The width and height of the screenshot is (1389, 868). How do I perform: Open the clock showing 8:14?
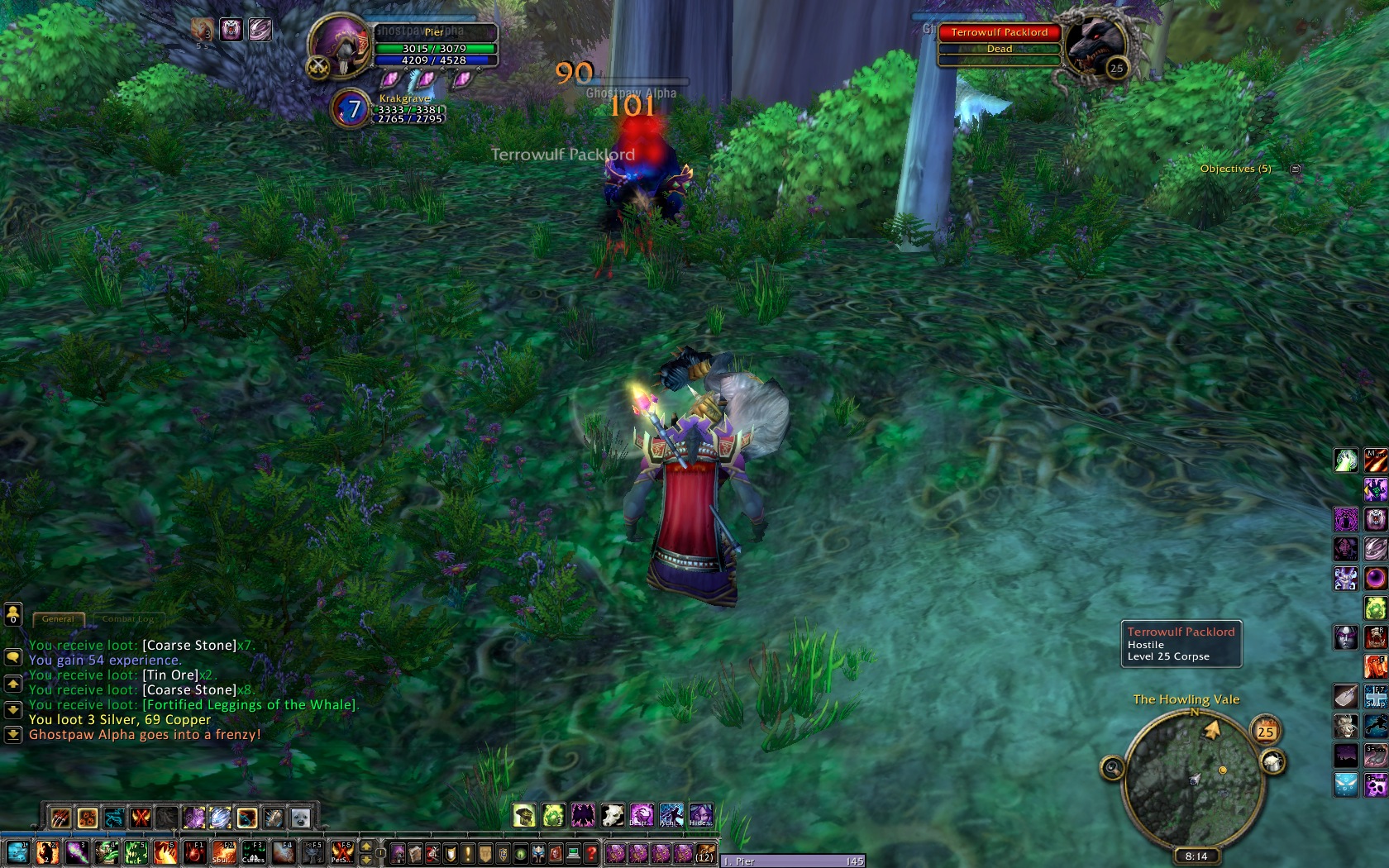pos(1196,856)
